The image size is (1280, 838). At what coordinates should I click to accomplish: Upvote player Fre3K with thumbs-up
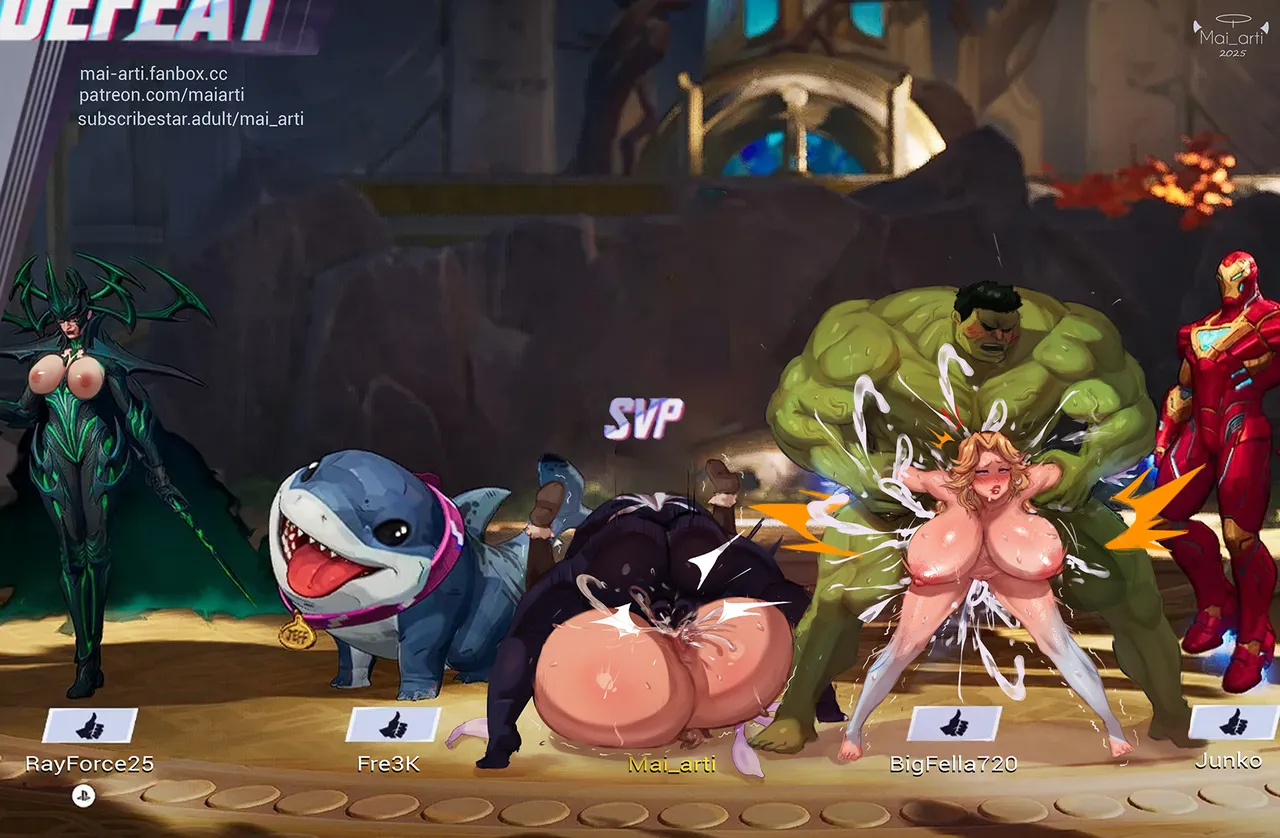click(393, 725)
